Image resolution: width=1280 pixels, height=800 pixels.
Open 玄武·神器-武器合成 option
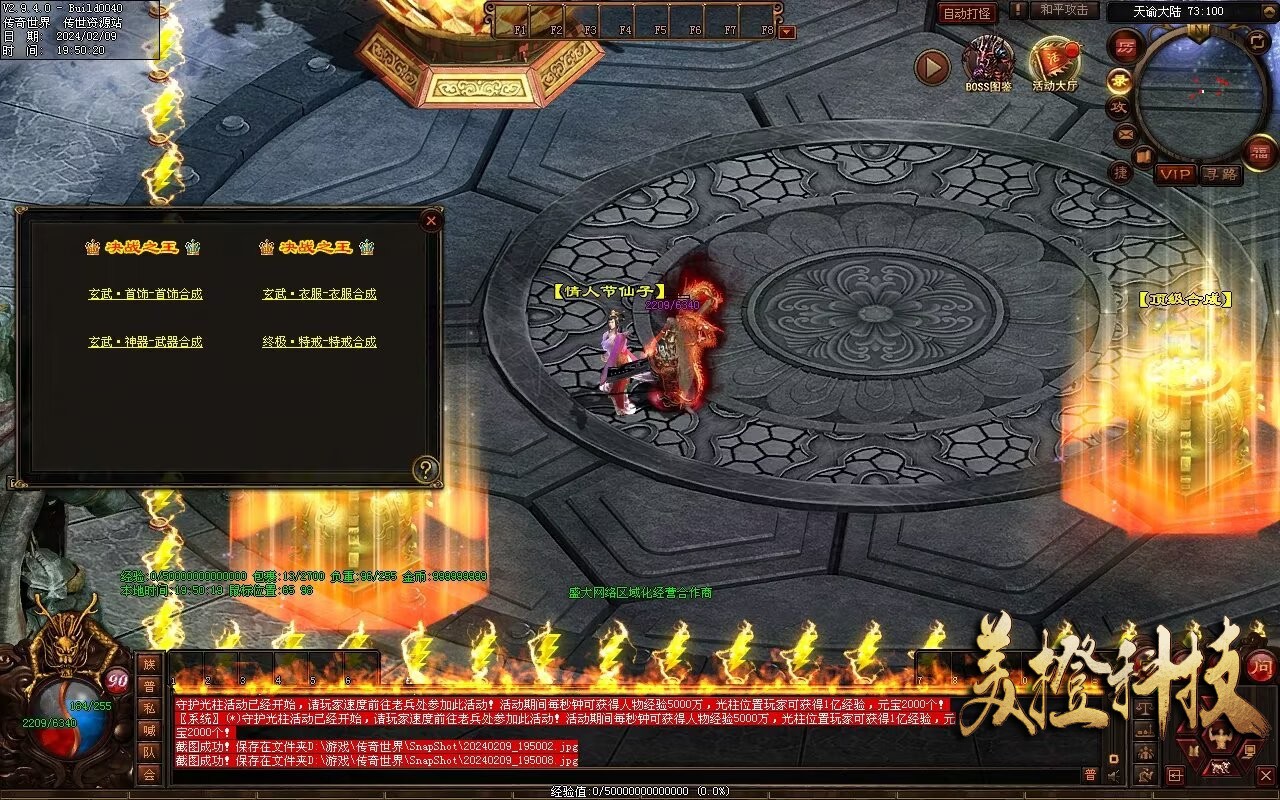[x=145, y=342]
